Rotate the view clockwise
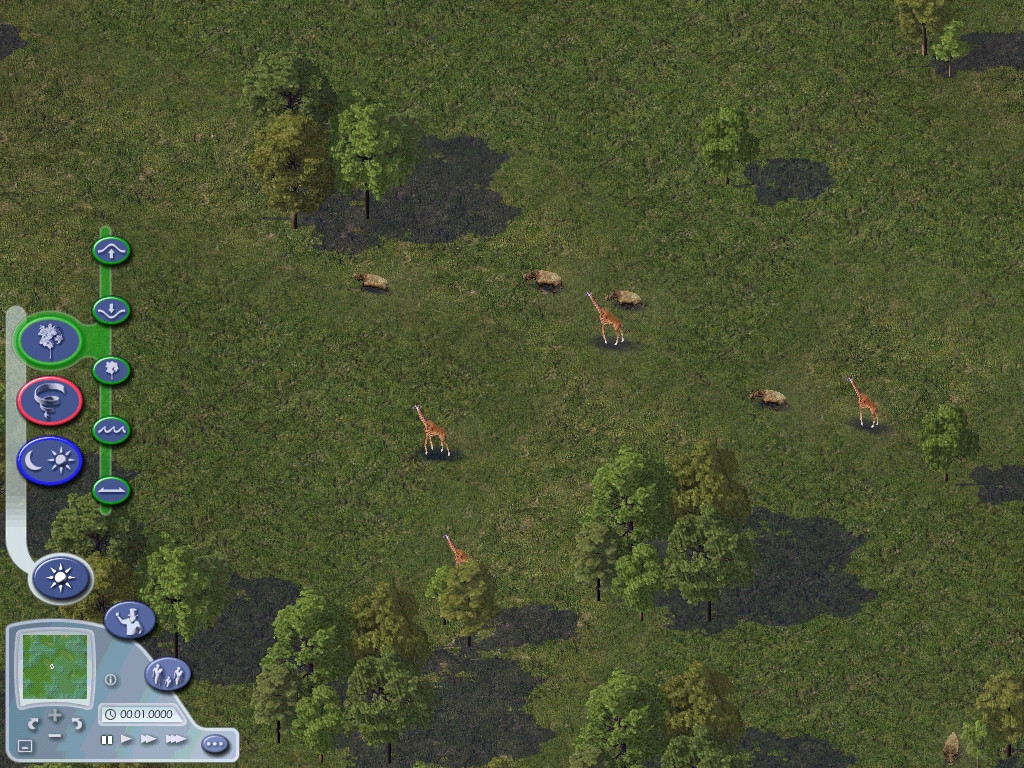The width and height of the screenshot is (1024, 768). pos(77,722)
